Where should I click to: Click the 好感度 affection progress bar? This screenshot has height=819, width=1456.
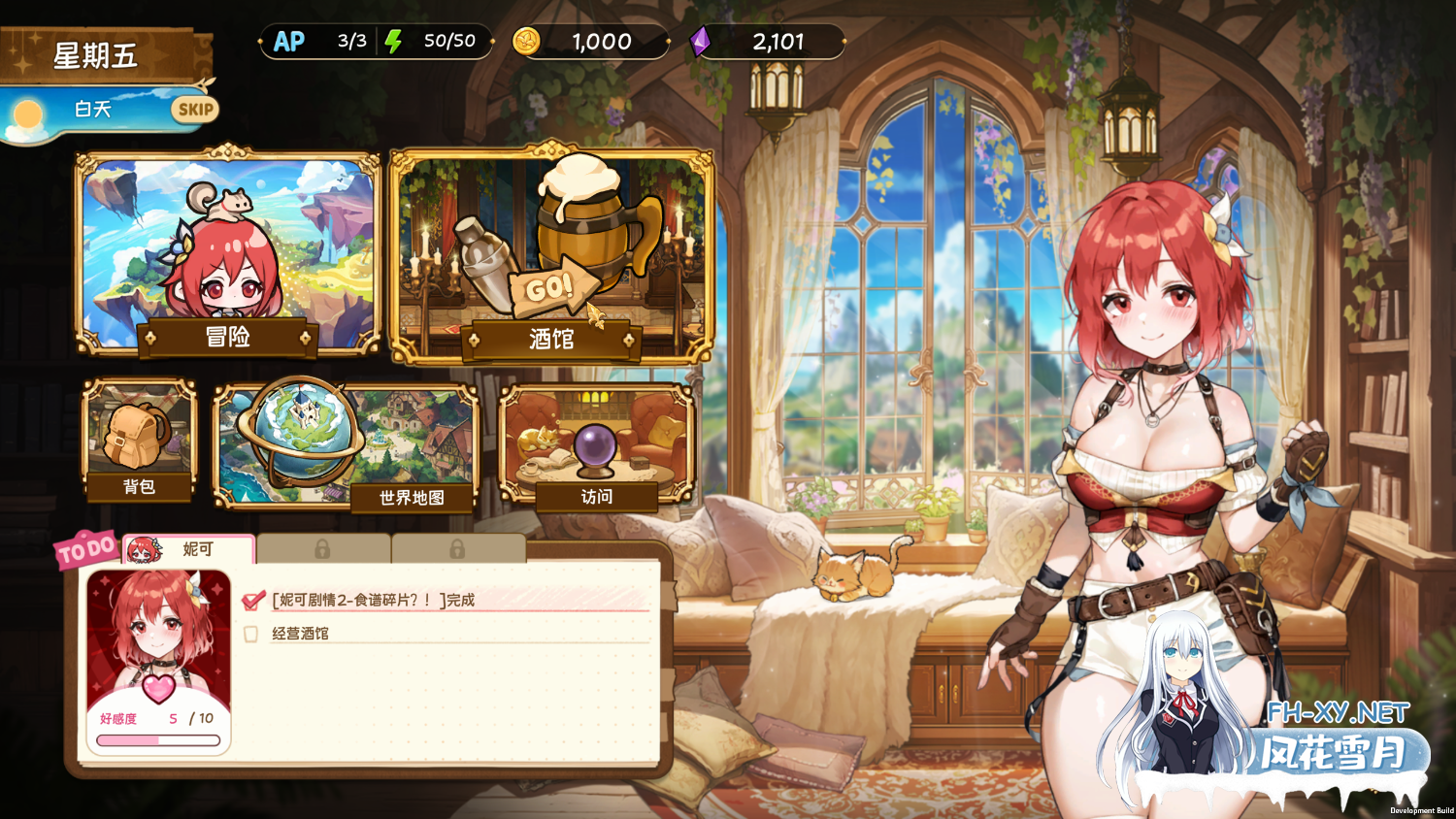(x=159, y=738)
